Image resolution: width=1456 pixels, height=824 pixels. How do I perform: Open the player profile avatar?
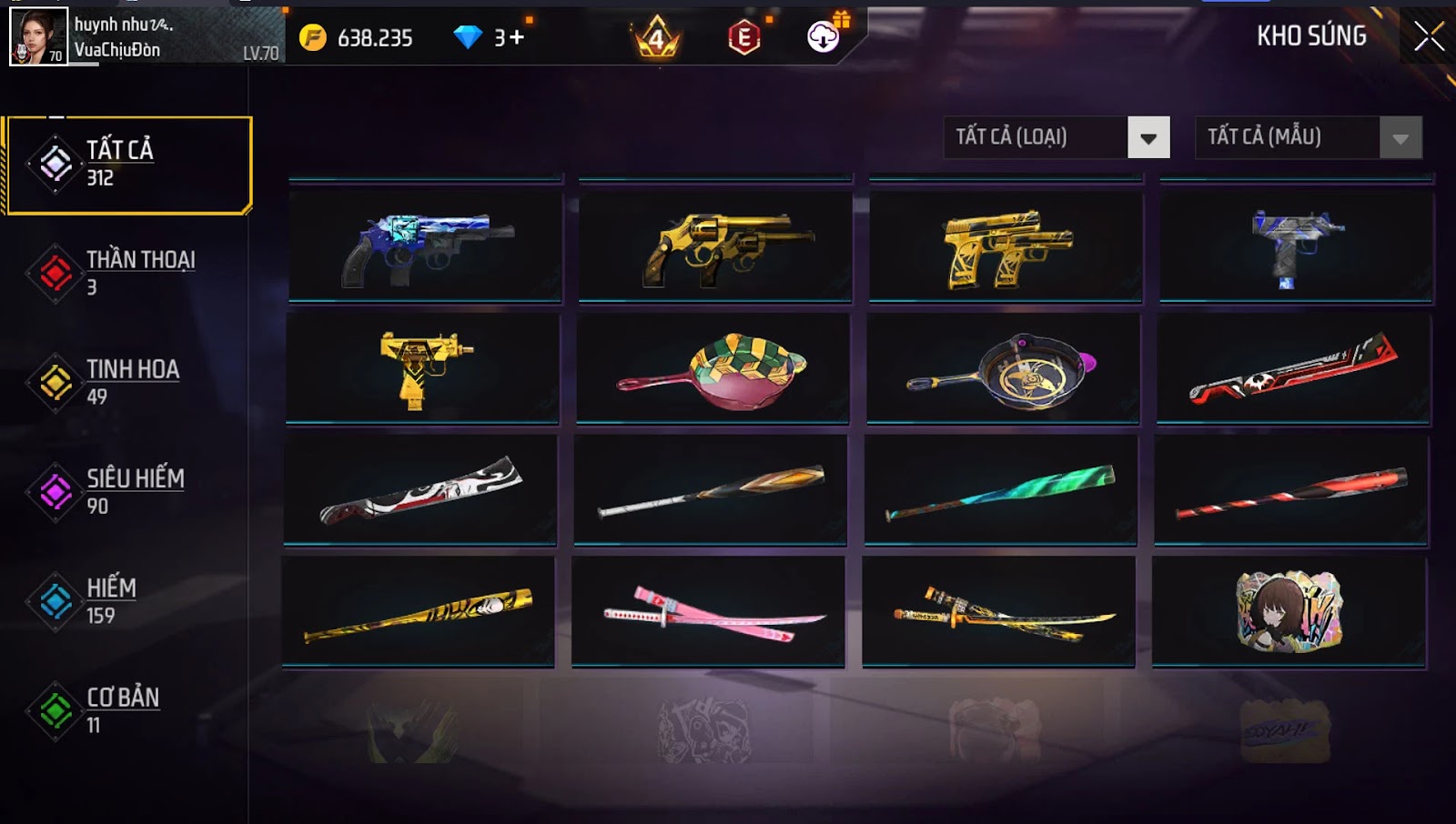coord(38,36)
